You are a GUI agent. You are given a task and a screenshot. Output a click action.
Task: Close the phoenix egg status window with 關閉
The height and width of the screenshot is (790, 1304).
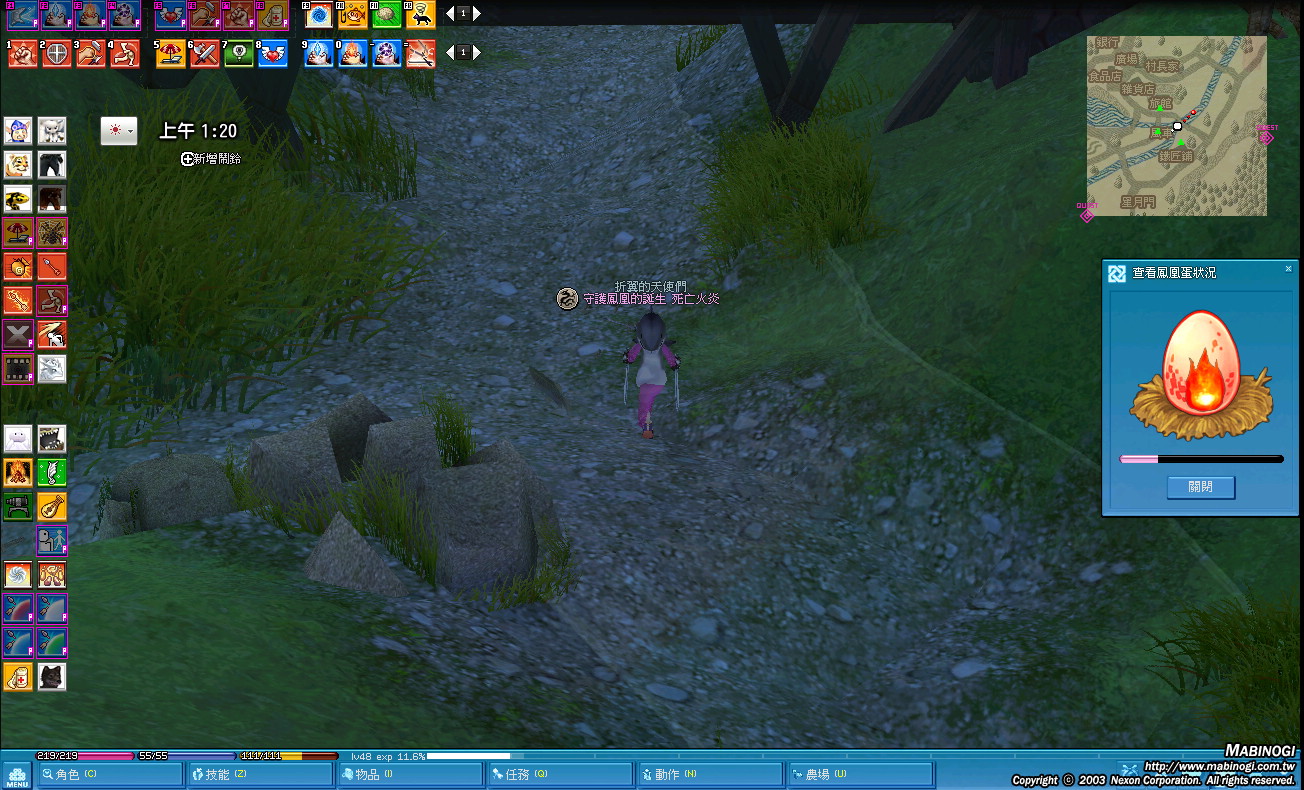click(x=1200, y=487)
